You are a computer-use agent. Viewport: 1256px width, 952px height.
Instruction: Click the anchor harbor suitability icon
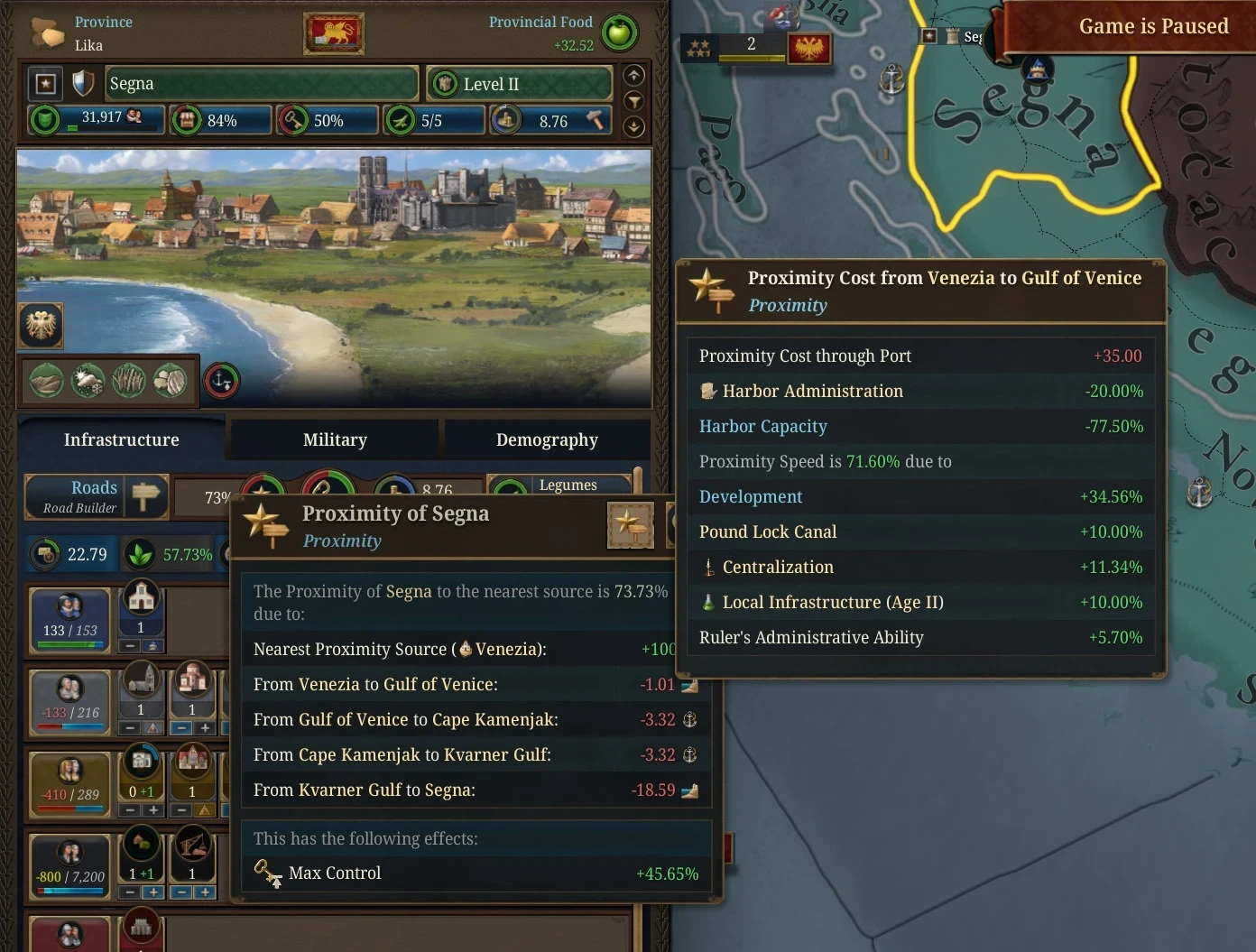pos(222,381)
